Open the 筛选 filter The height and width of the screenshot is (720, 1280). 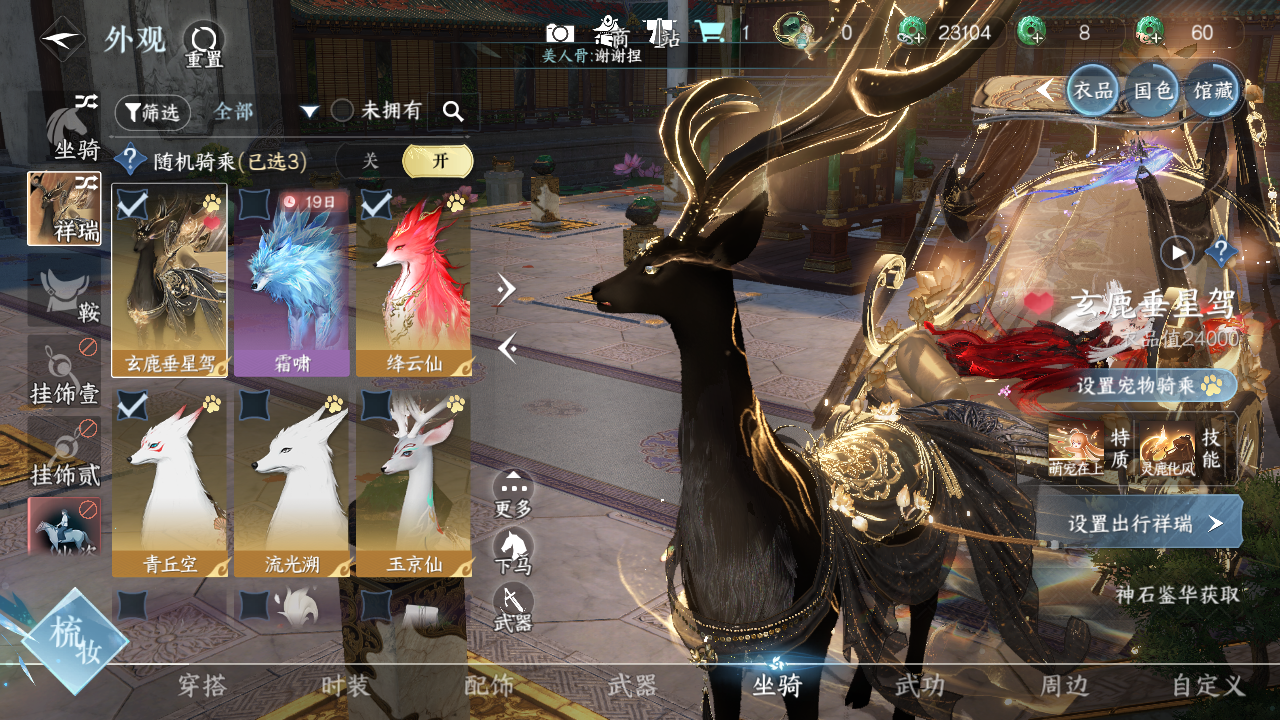coord(152,113)
